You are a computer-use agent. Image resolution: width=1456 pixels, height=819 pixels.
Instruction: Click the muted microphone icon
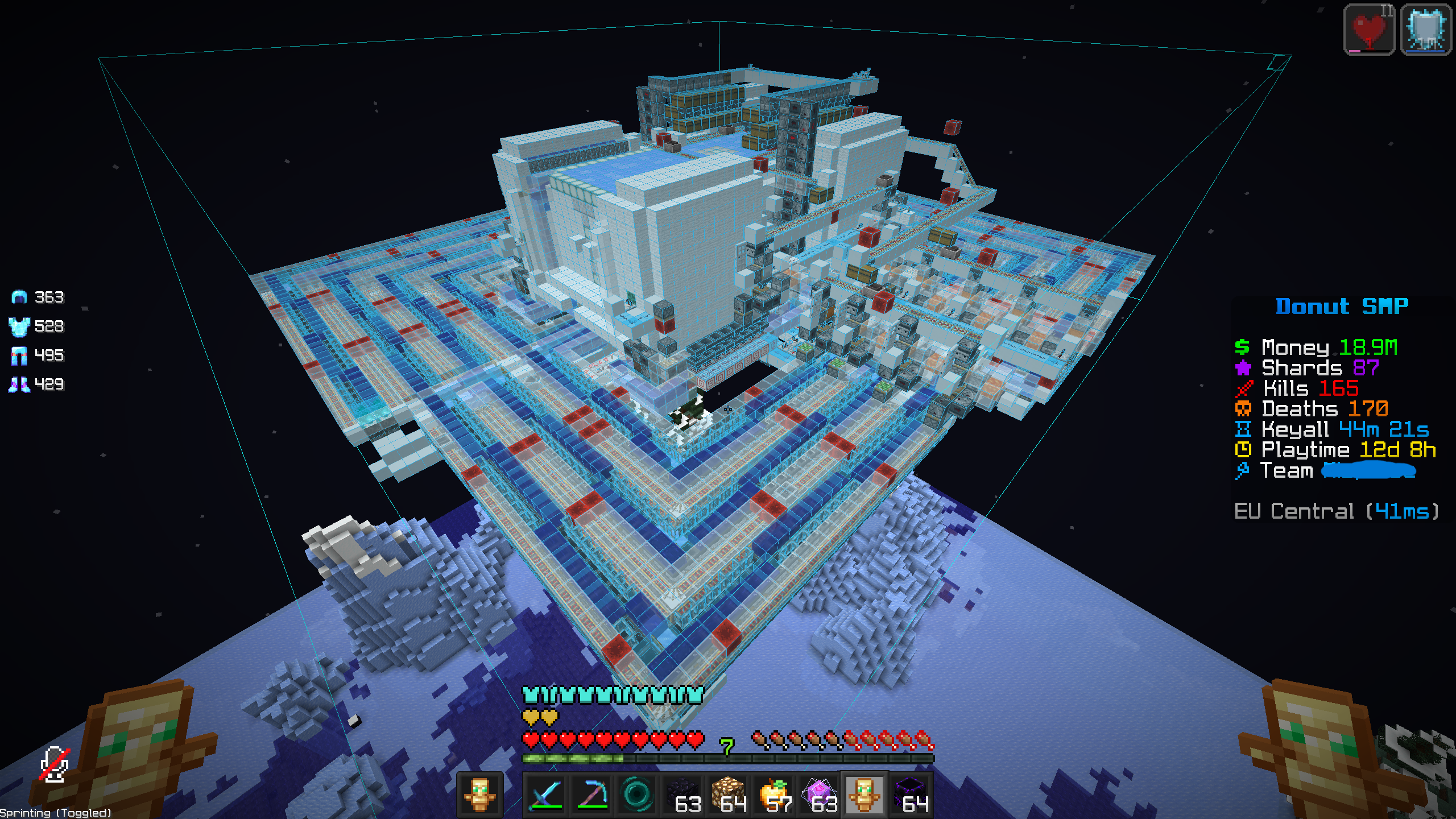tap(55, 764)
